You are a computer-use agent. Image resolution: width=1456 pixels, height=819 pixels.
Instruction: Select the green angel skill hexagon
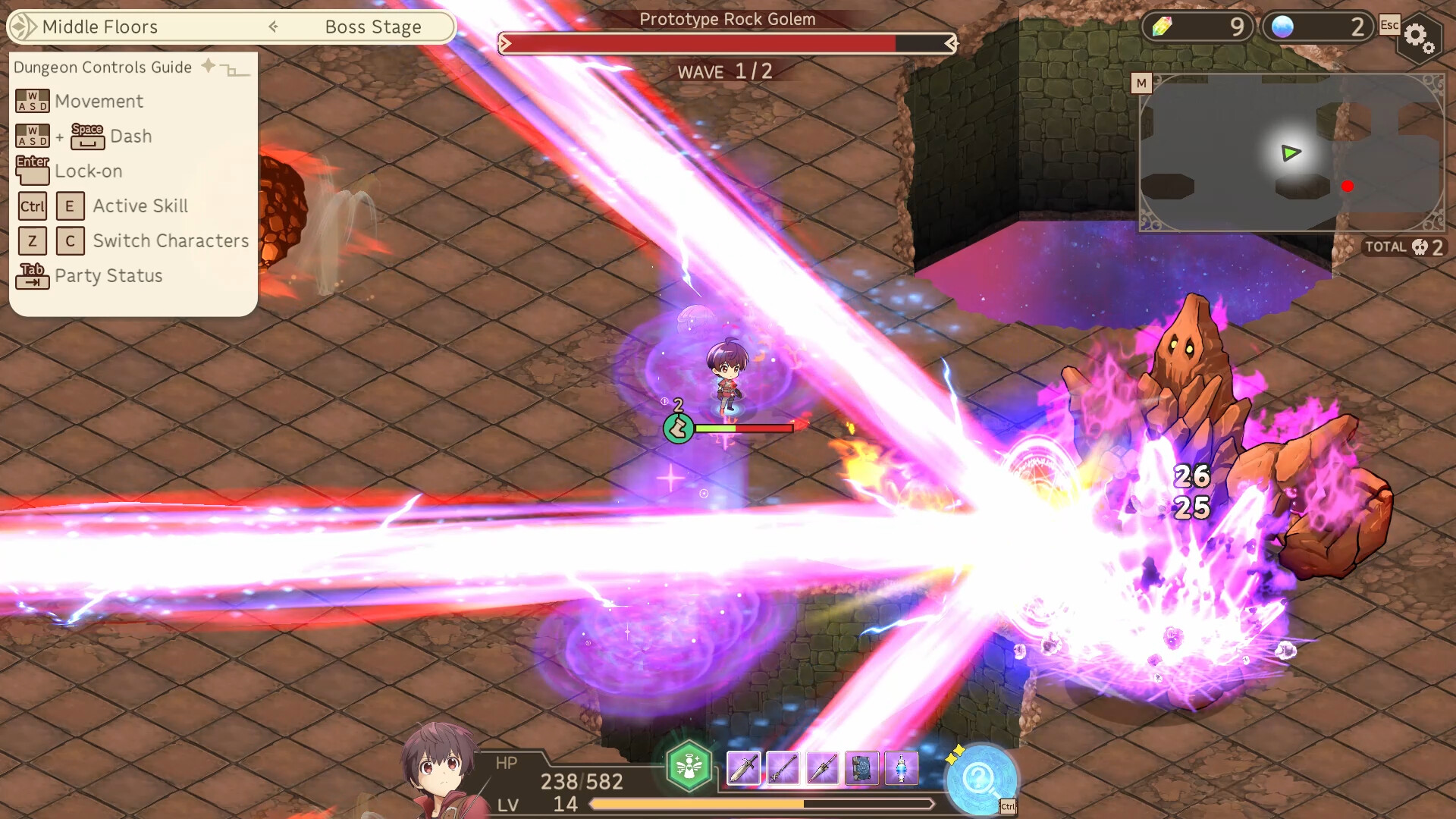tap(689, 767)
